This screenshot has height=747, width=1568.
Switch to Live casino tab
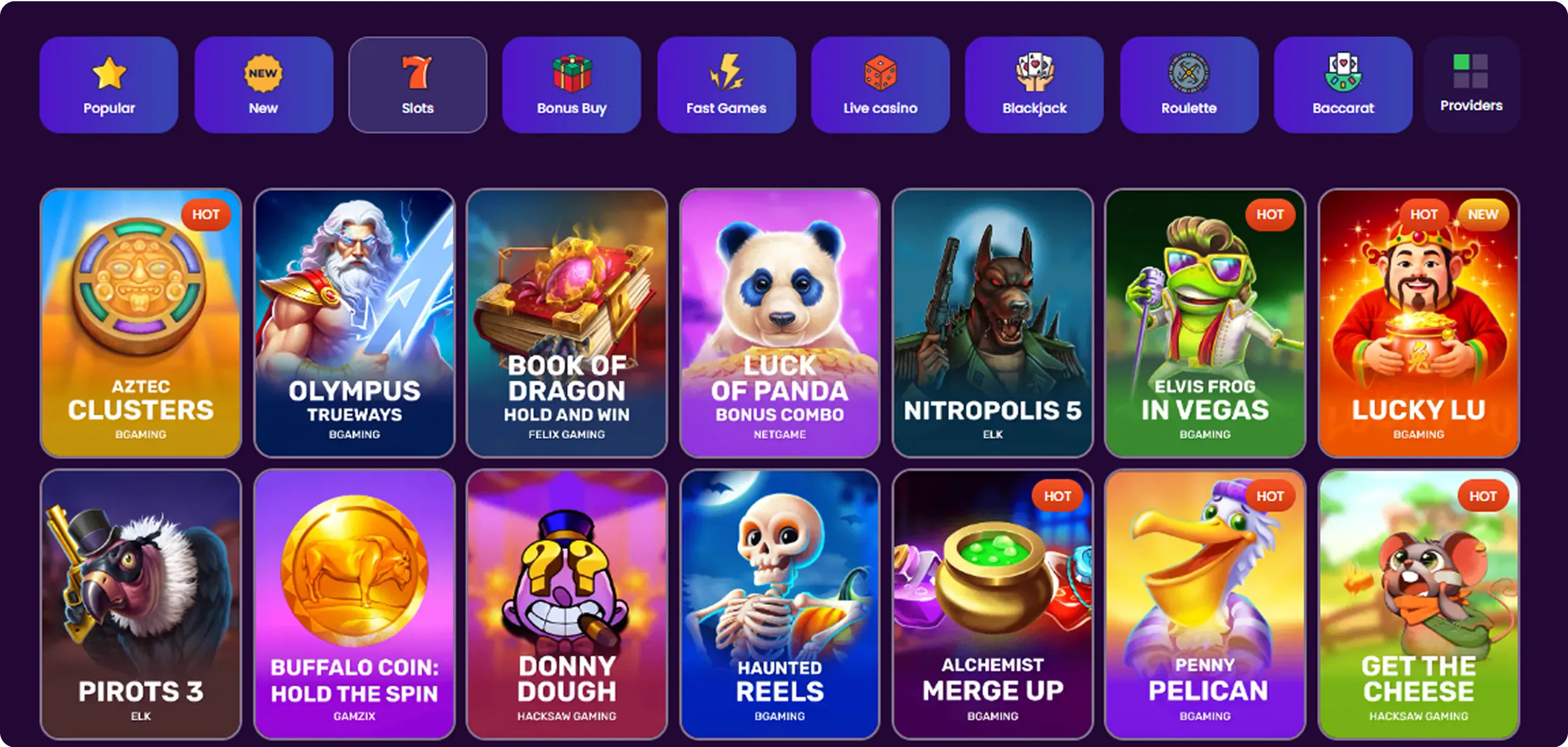click(880, 85)
